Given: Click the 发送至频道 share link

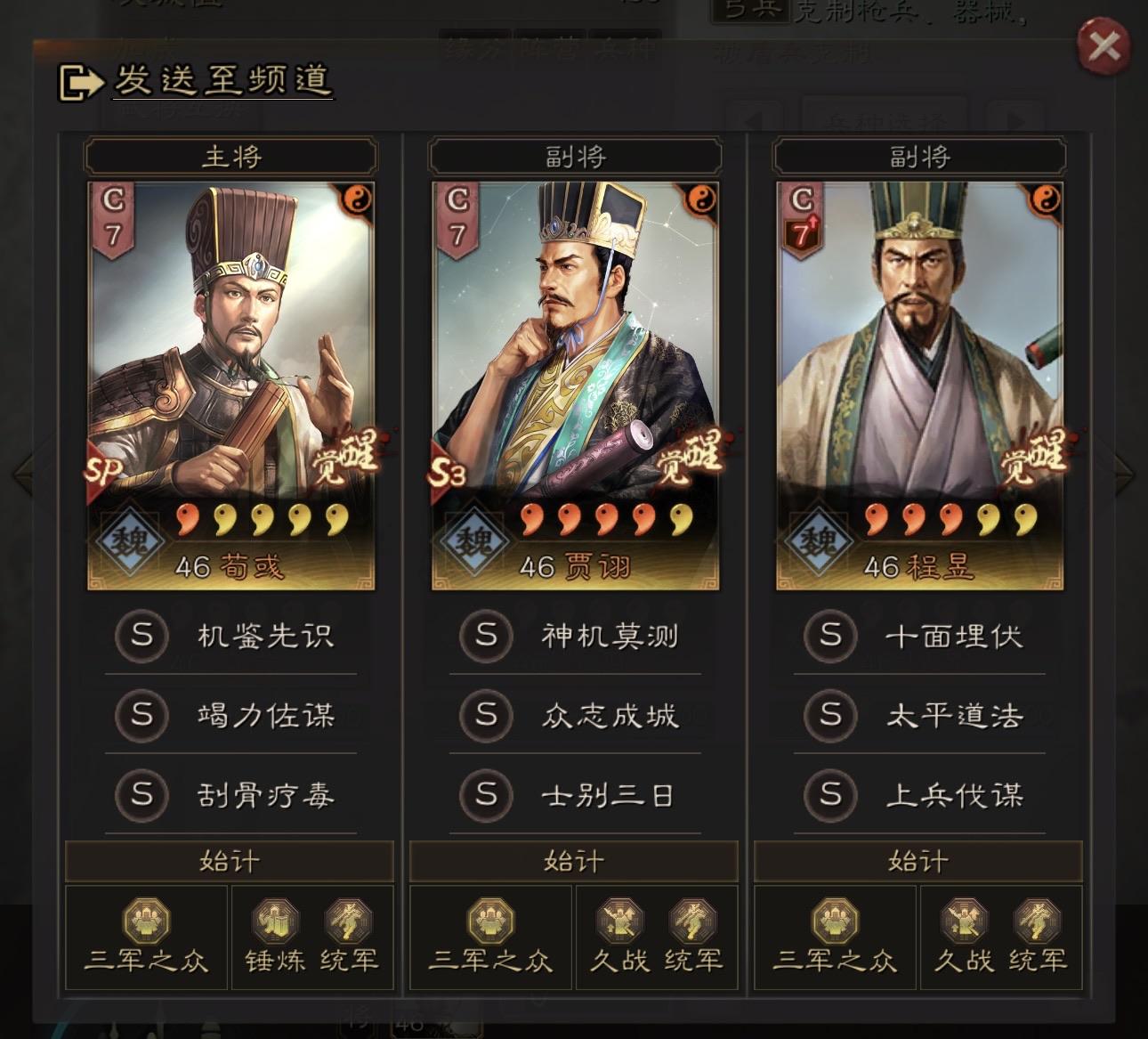Looking at the screenshot, I should pos(222,80).
